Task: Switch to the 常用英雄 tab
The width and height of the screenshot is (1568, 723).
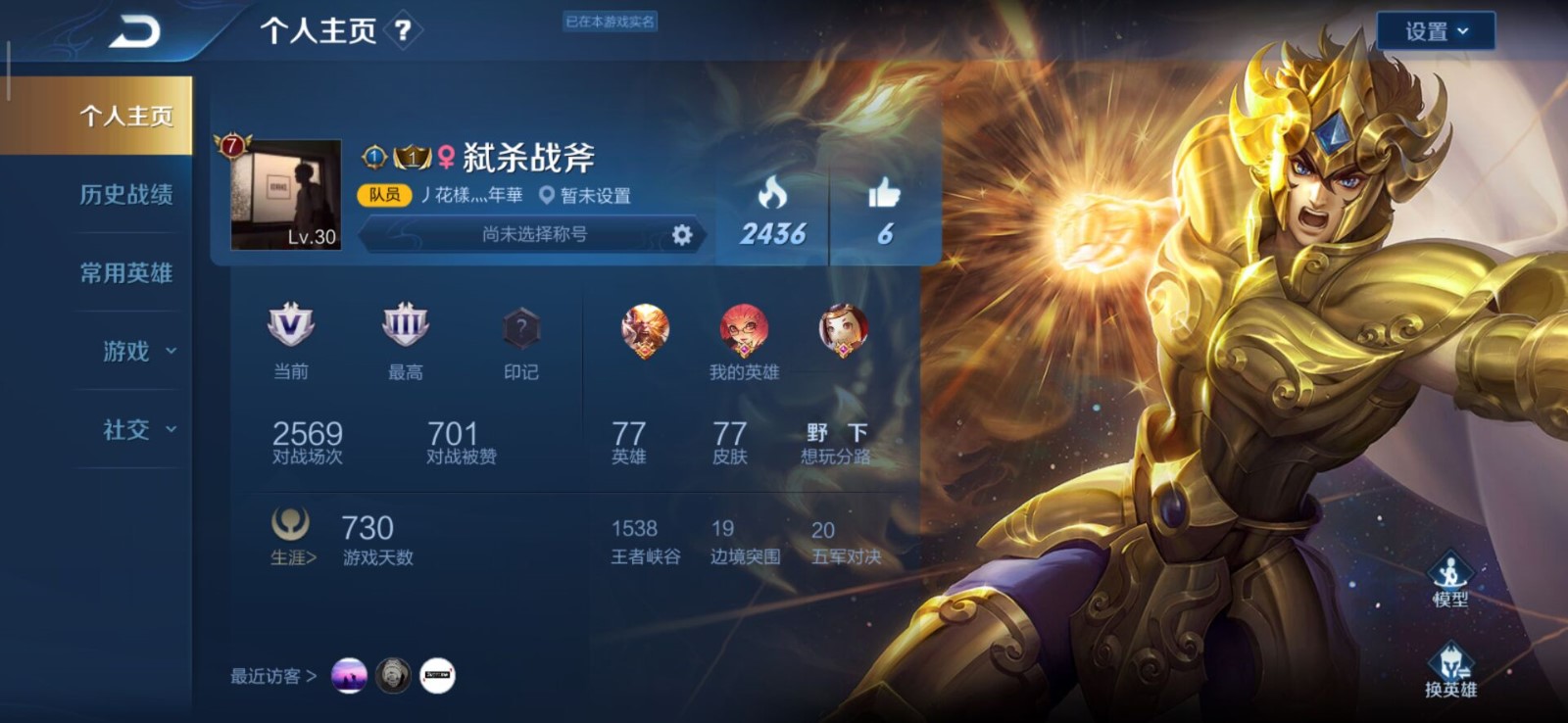Action: point(125,274)
